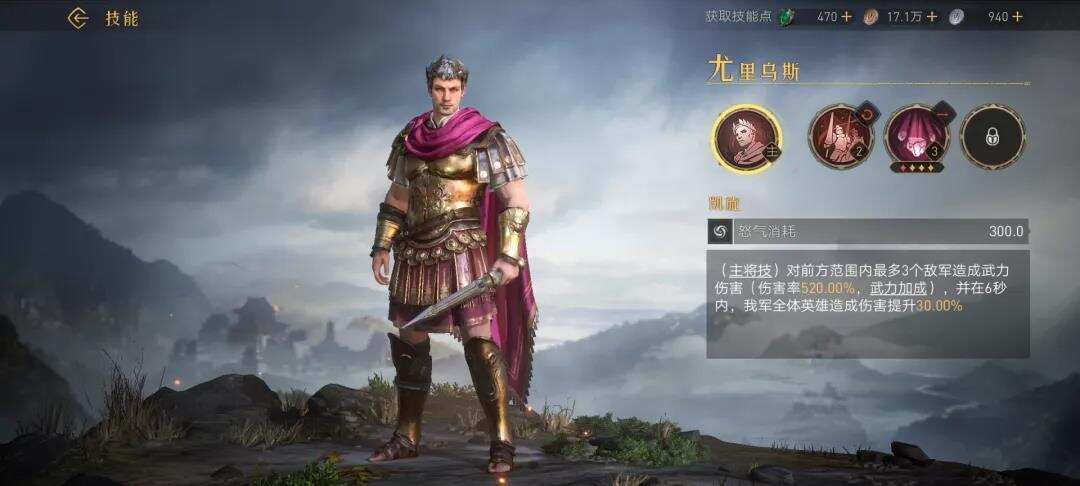Select the second skill with spear warriors

click(x=840, y=137)
